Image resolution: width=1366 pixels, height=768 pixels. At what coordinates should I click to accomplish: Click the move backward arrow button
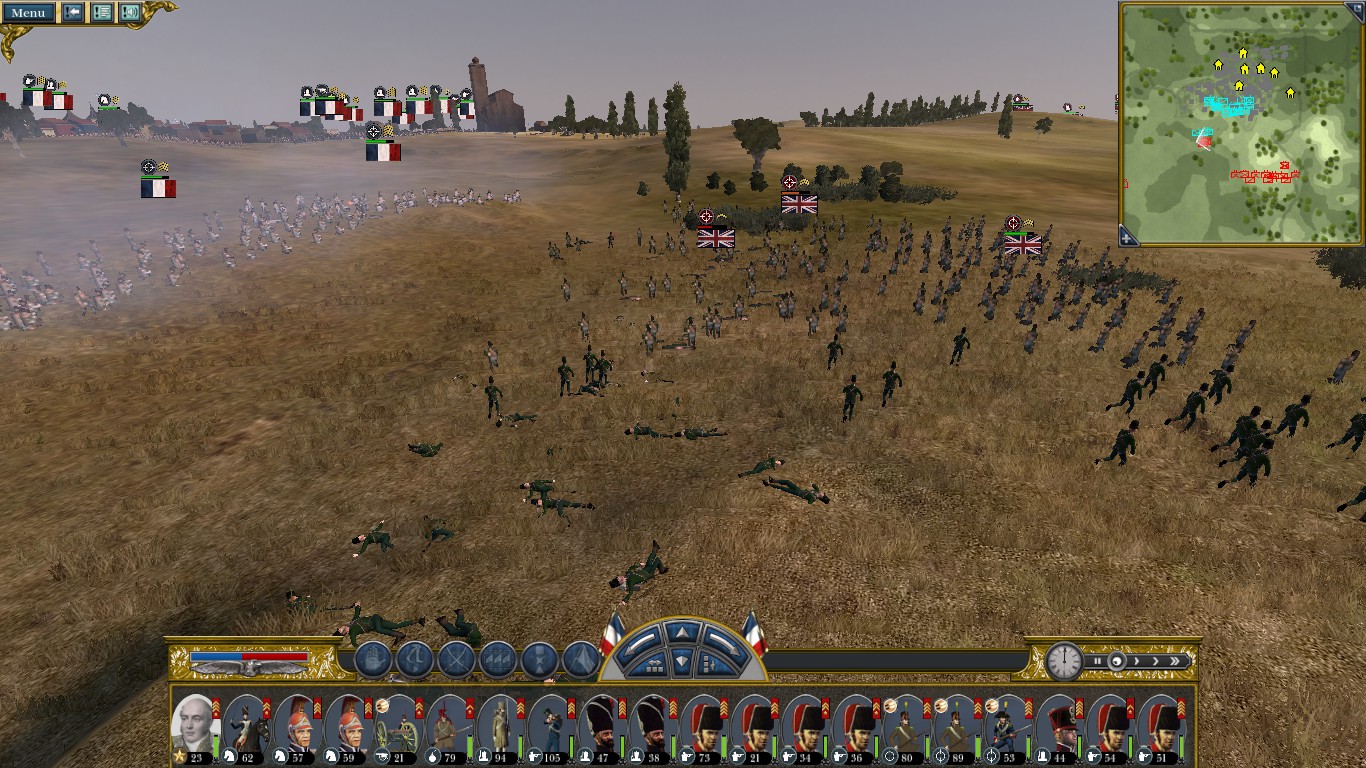[x=681, y=661]
